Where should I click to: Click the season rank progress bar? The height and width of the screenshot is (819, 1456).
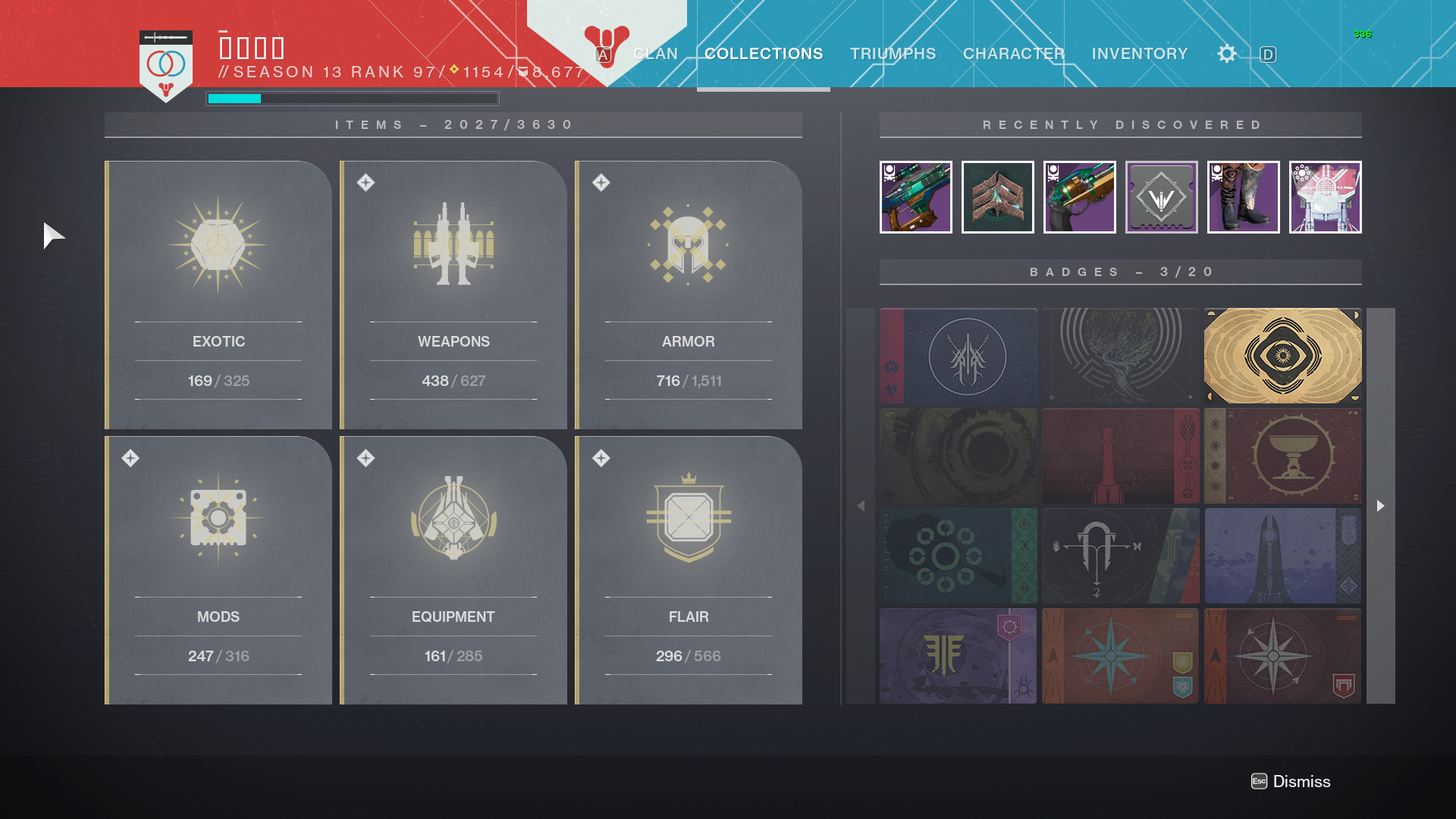(x=352, y=98)
